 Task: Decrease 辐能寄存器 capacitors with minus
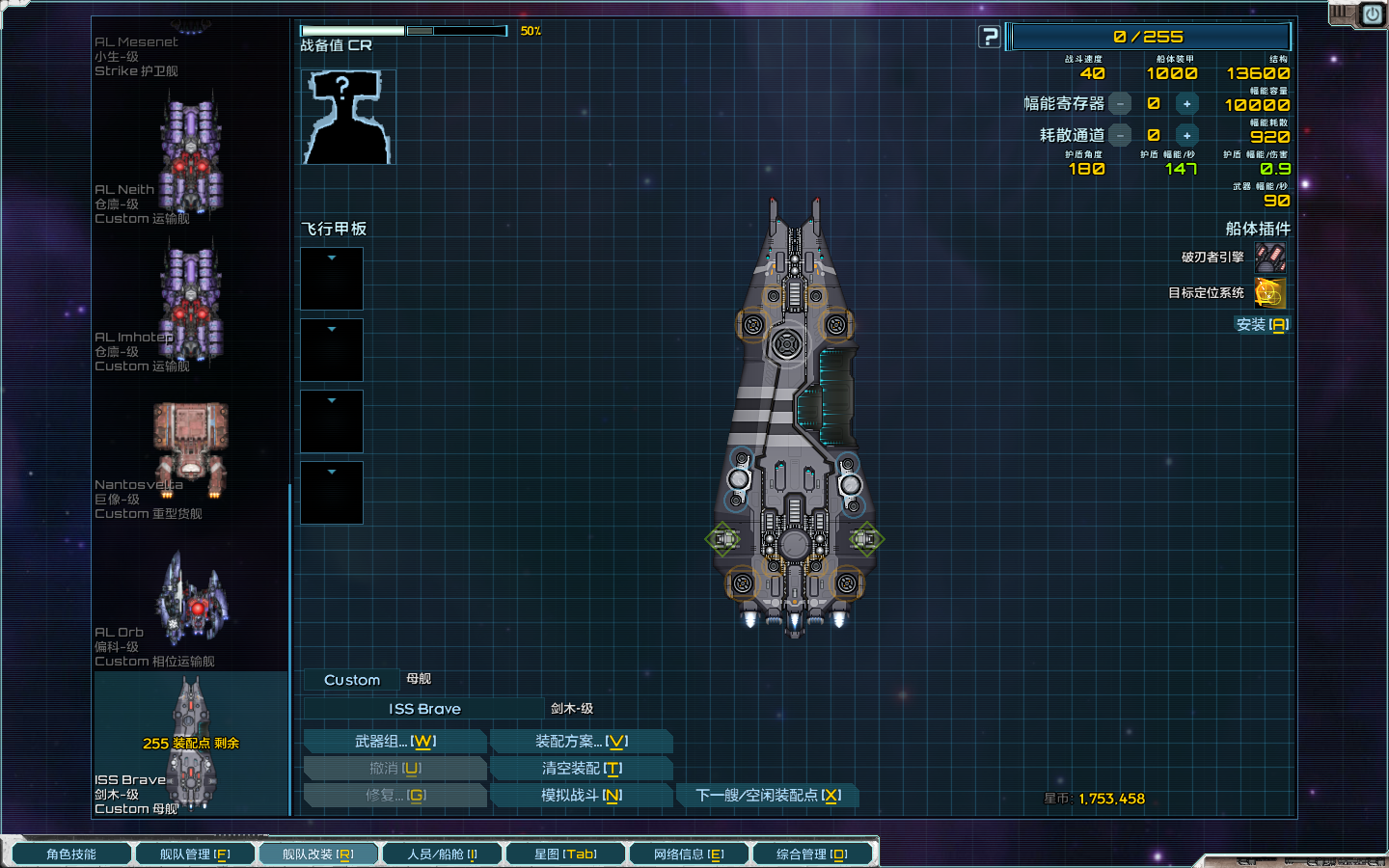tap(1120, 104)
